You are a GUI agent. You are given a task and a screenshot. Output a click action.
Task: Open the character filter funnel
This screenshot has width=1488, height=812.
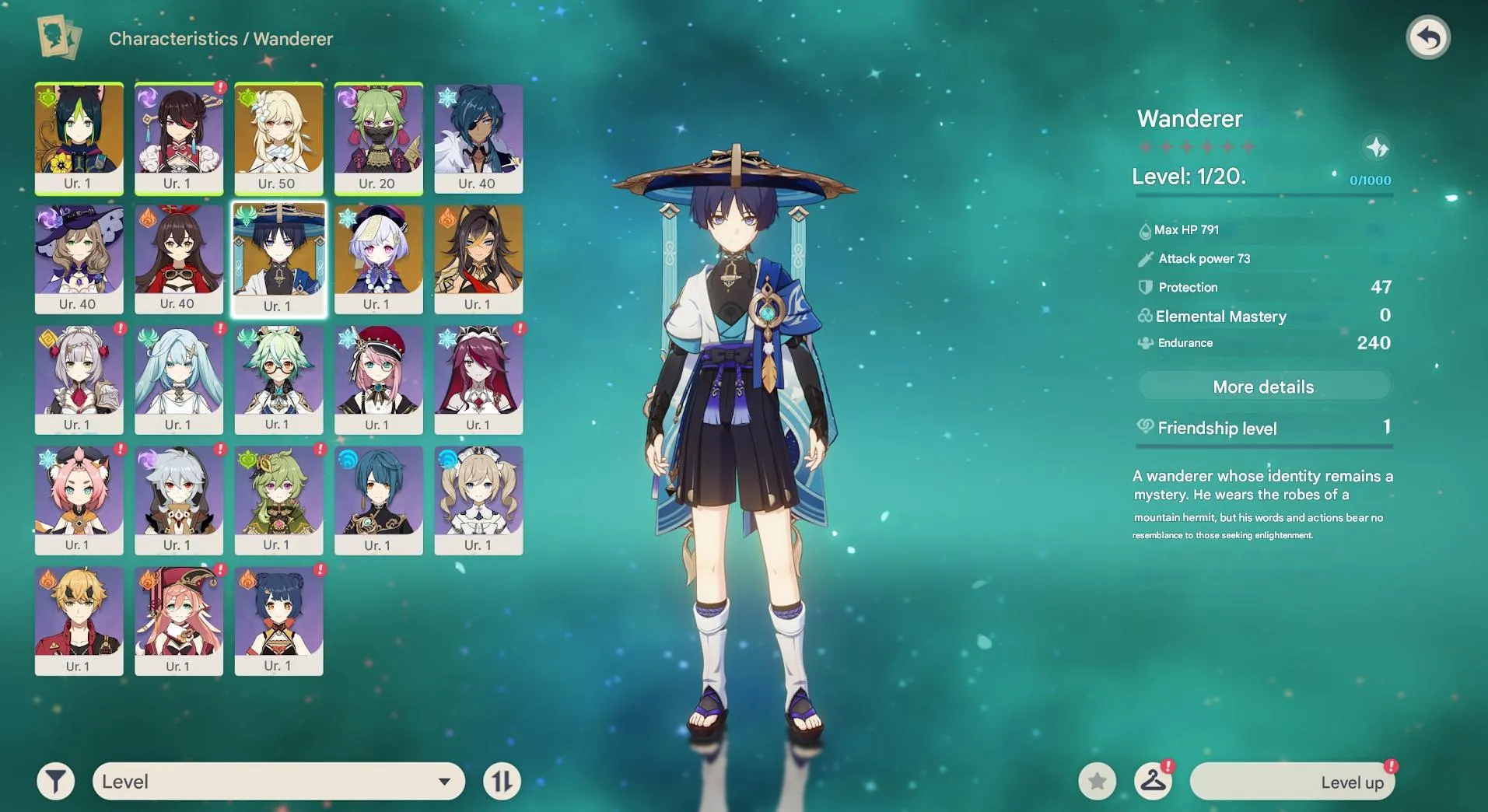click(56, 781)
